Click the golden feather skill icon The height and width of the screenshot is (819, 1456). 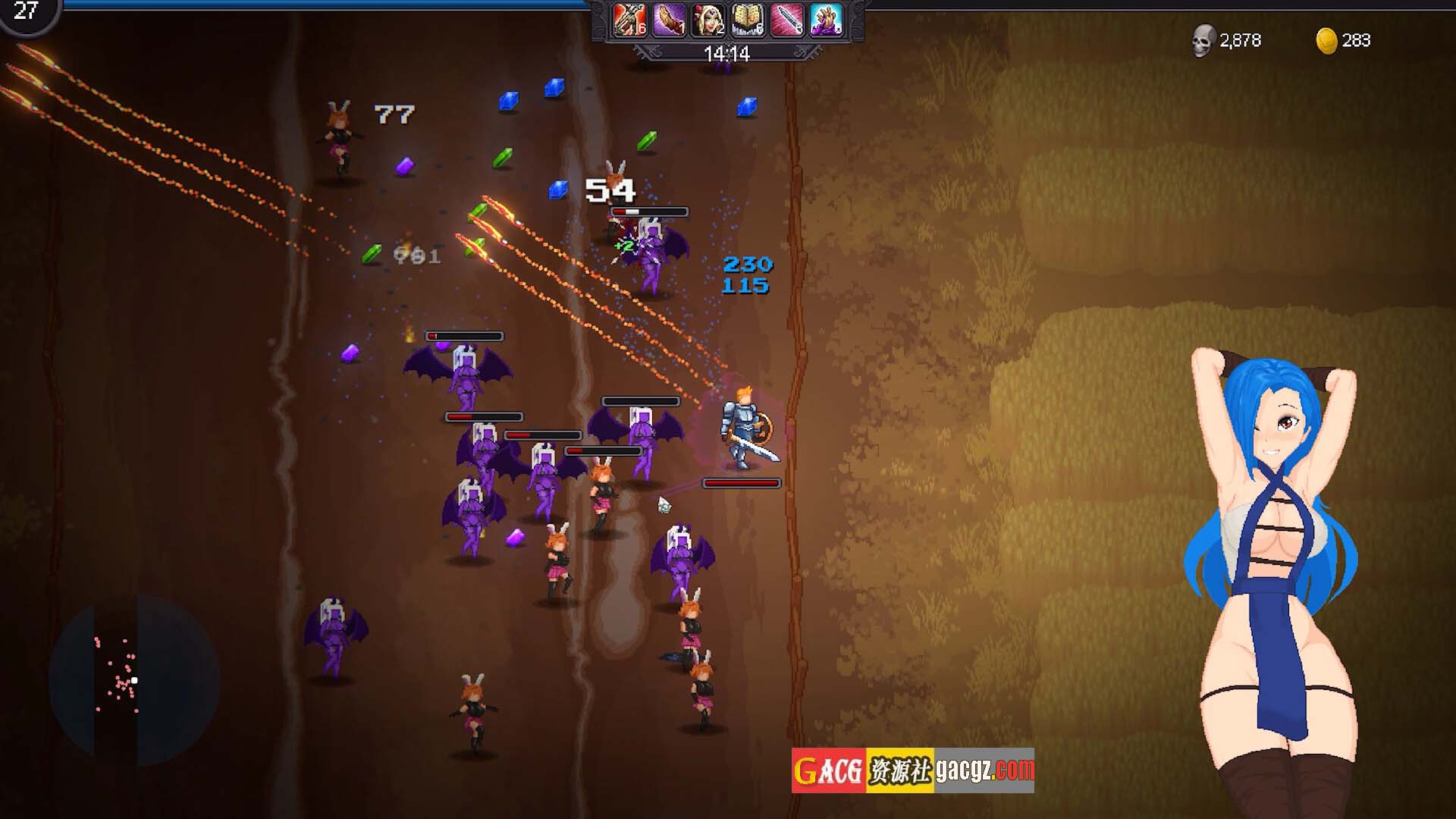[x=669, y=20]
